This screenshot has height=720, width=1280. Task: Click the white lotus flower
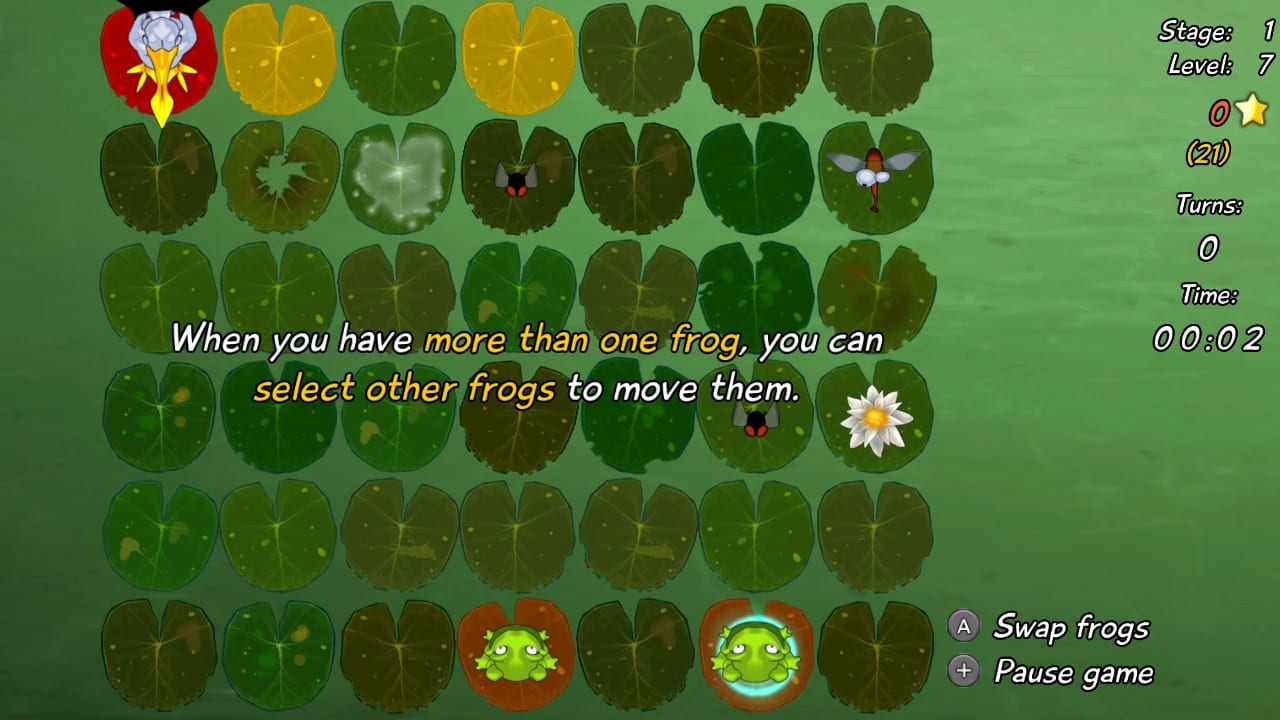[876, 420]
